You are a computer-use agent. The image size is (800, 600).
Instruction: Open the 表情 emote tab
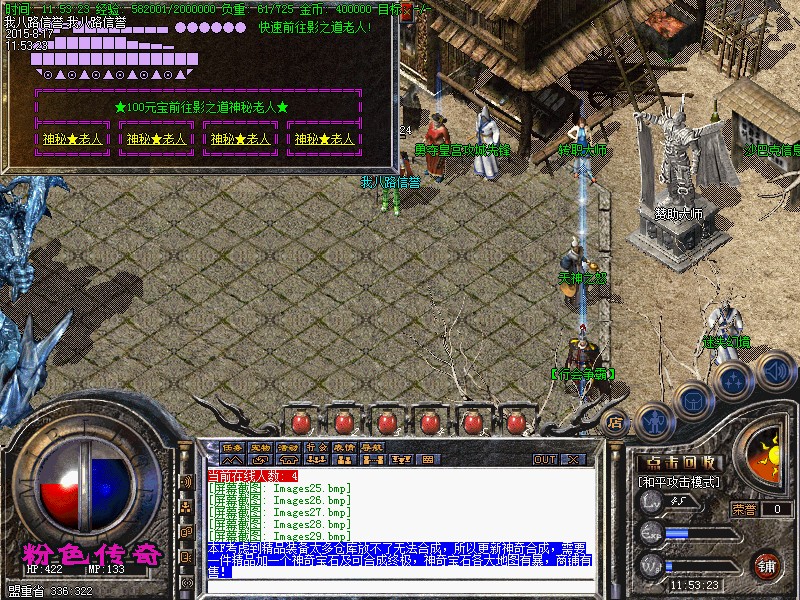[345, 446]
